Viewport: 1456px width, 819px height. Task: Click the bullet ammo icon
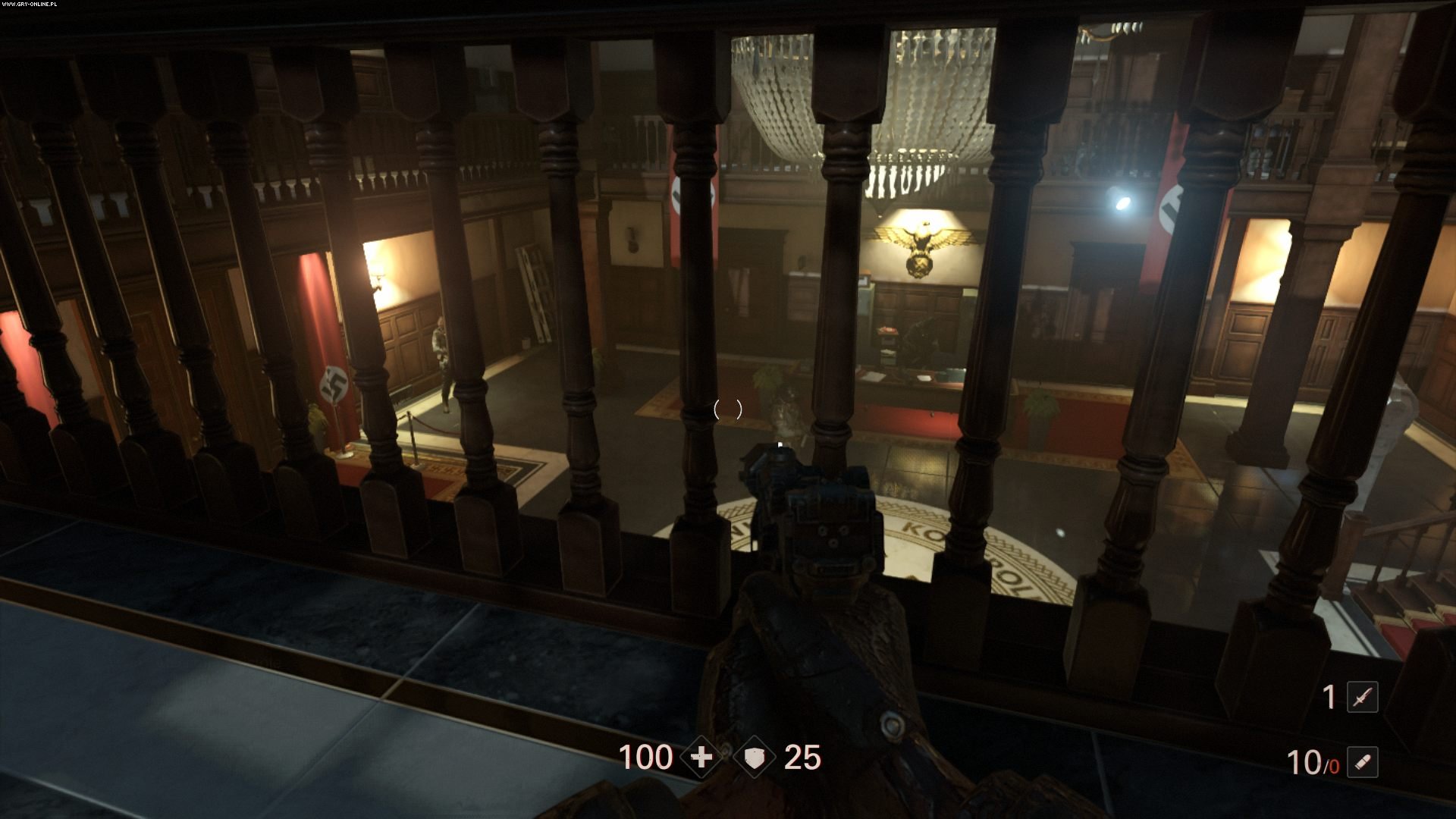1362,762
